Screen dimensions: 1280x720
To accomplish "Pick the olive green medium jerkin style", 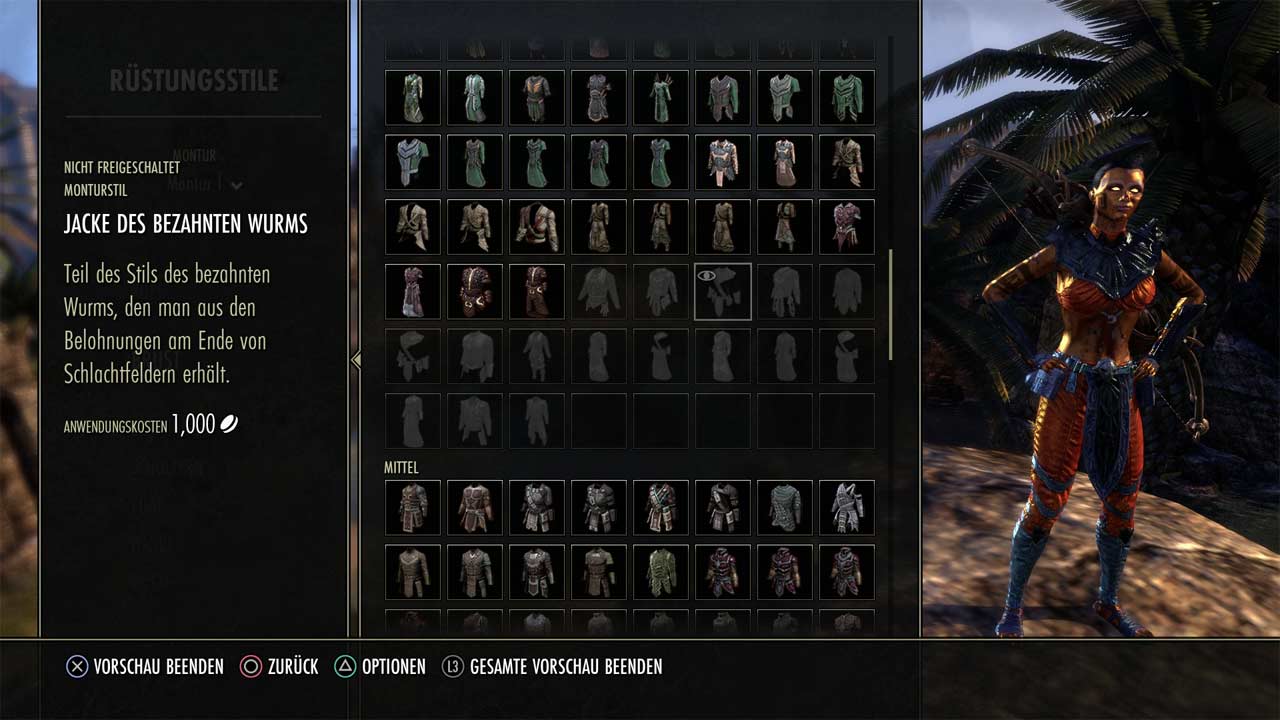I will (x=661, y=572).
